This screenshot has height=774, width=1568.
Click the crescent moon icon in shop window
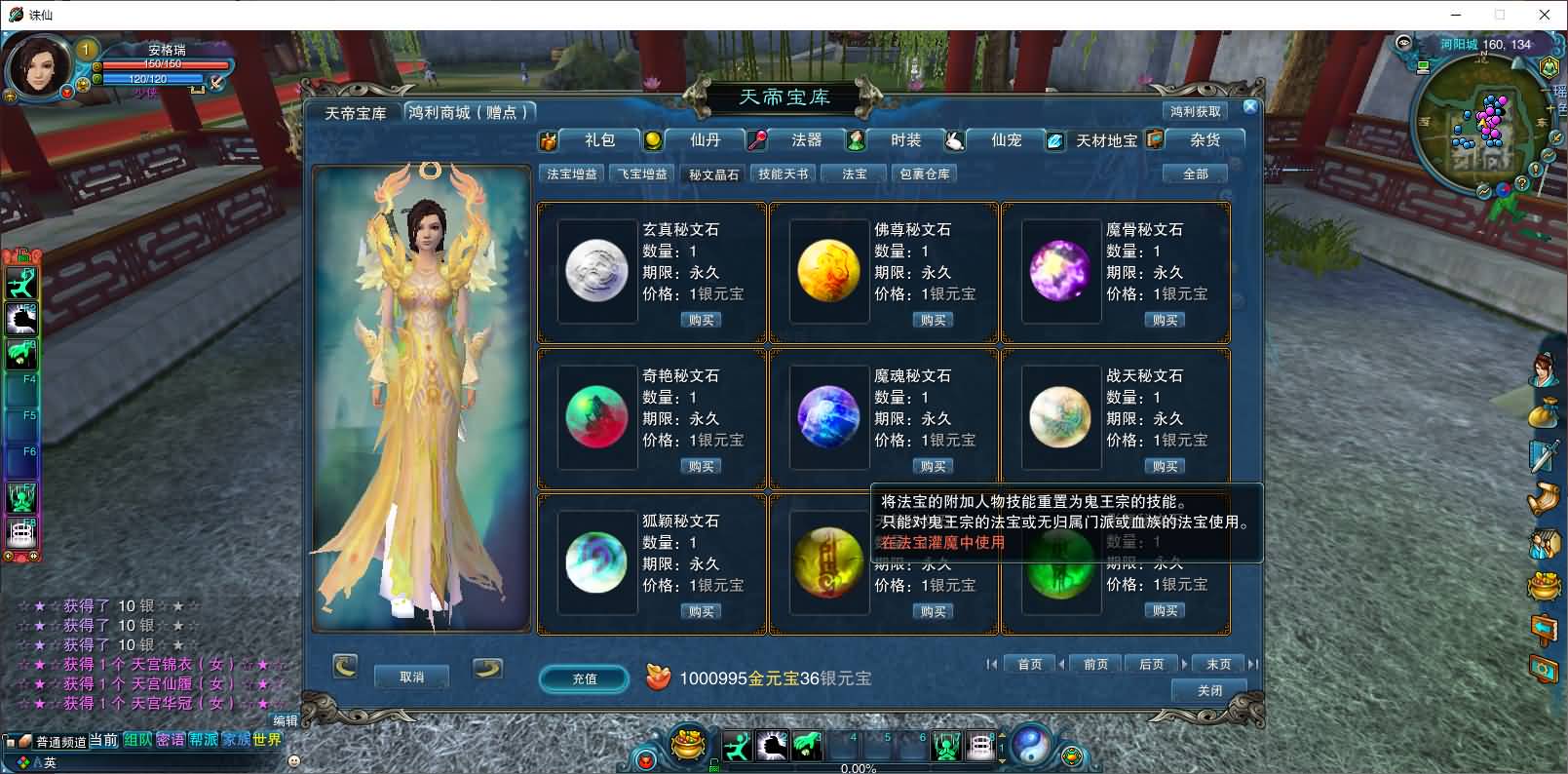(x=345, y=667)
